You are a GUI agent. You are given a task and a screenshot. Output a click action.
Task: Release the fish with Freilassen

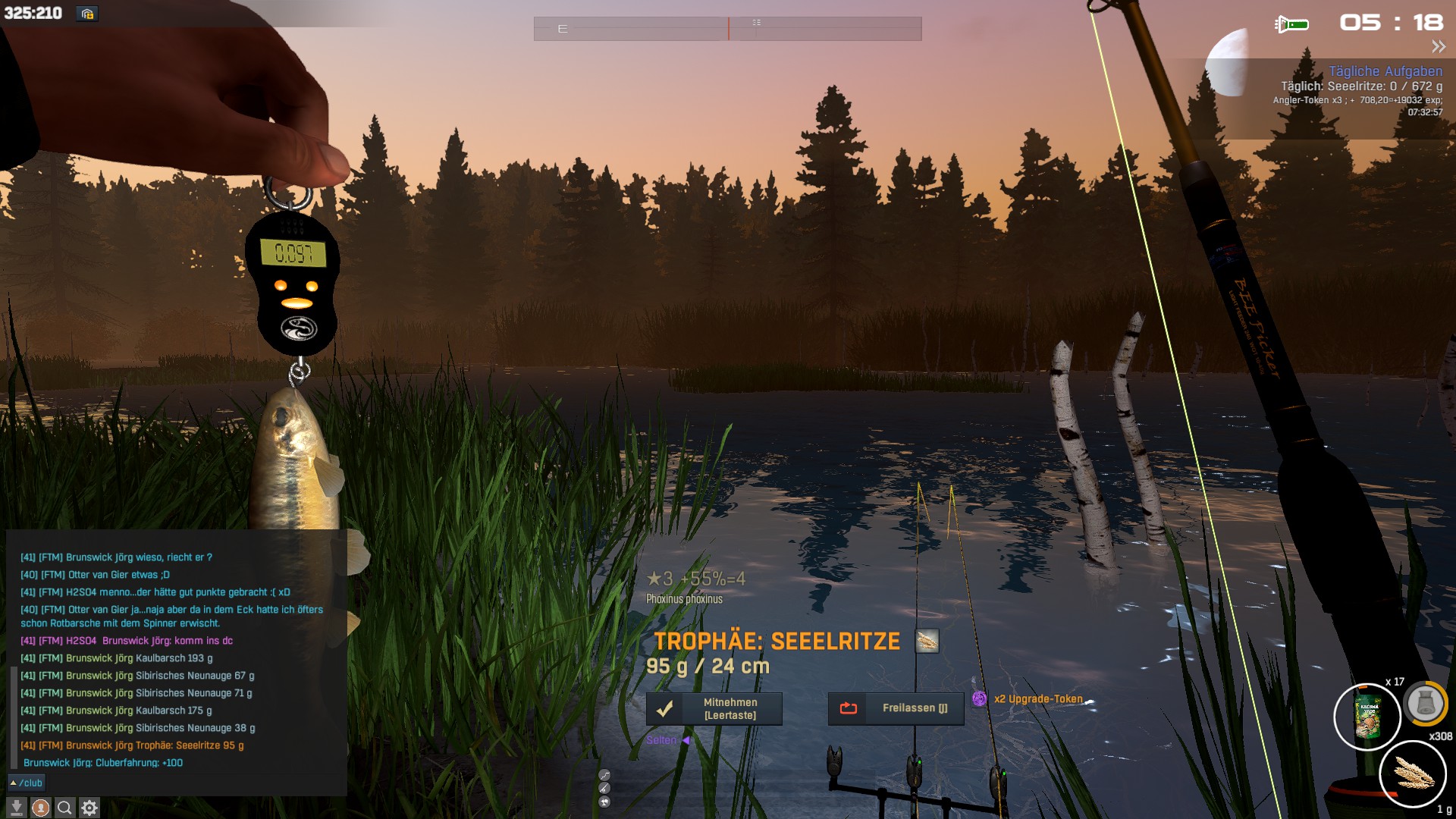pos(896,708)
